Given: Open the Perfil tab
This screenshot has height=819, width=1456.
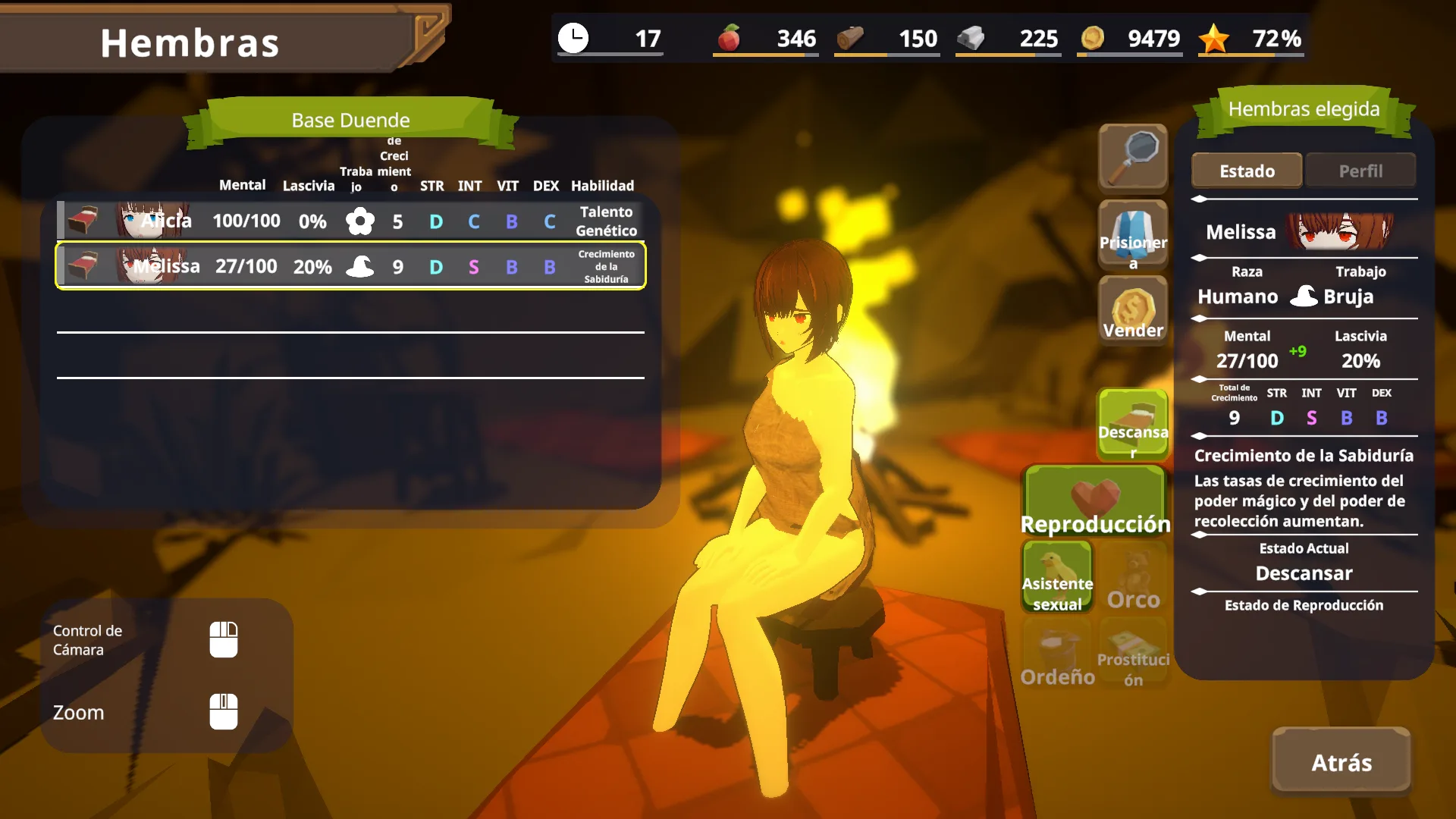Looking at the screenshot, I should 1360,171.
